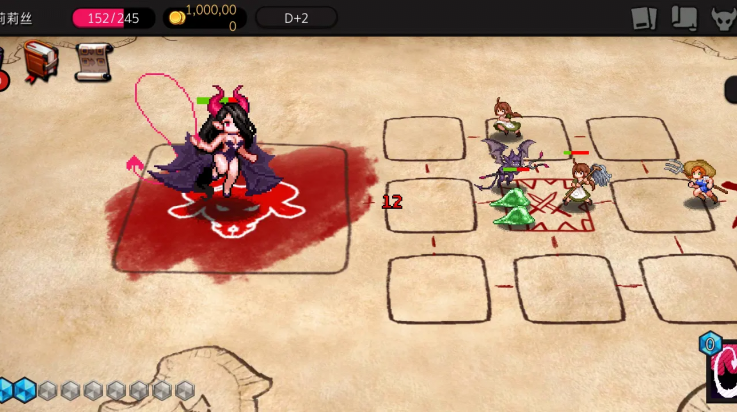The width and height of the screenshot is (737, 412).
Task: View the parchment scroll with symbols
Action: pyautogui.click(x=92, y=62)
